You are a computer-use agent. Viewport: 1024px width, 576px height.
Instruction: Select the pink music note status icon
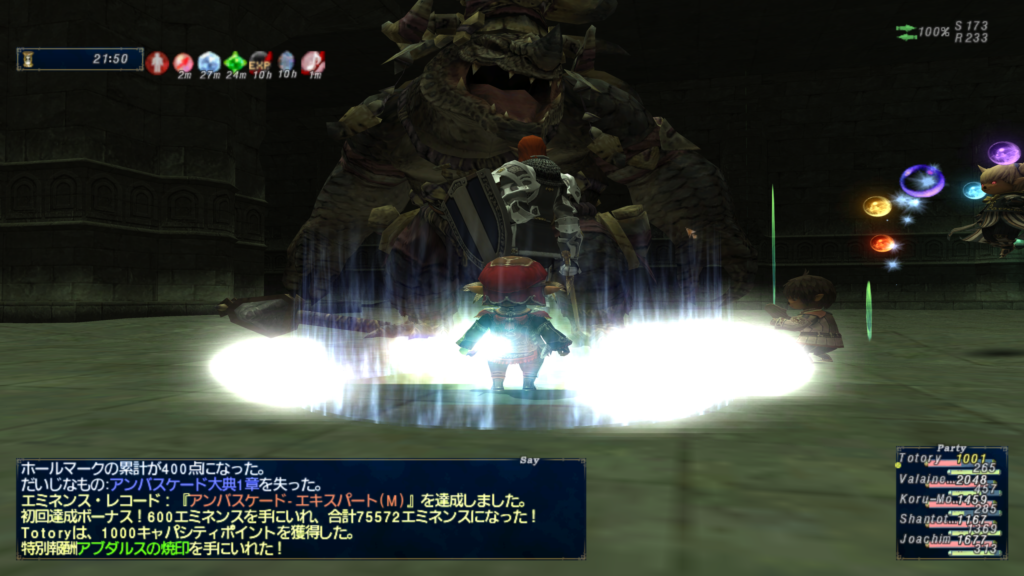click(x=313, y=63)
